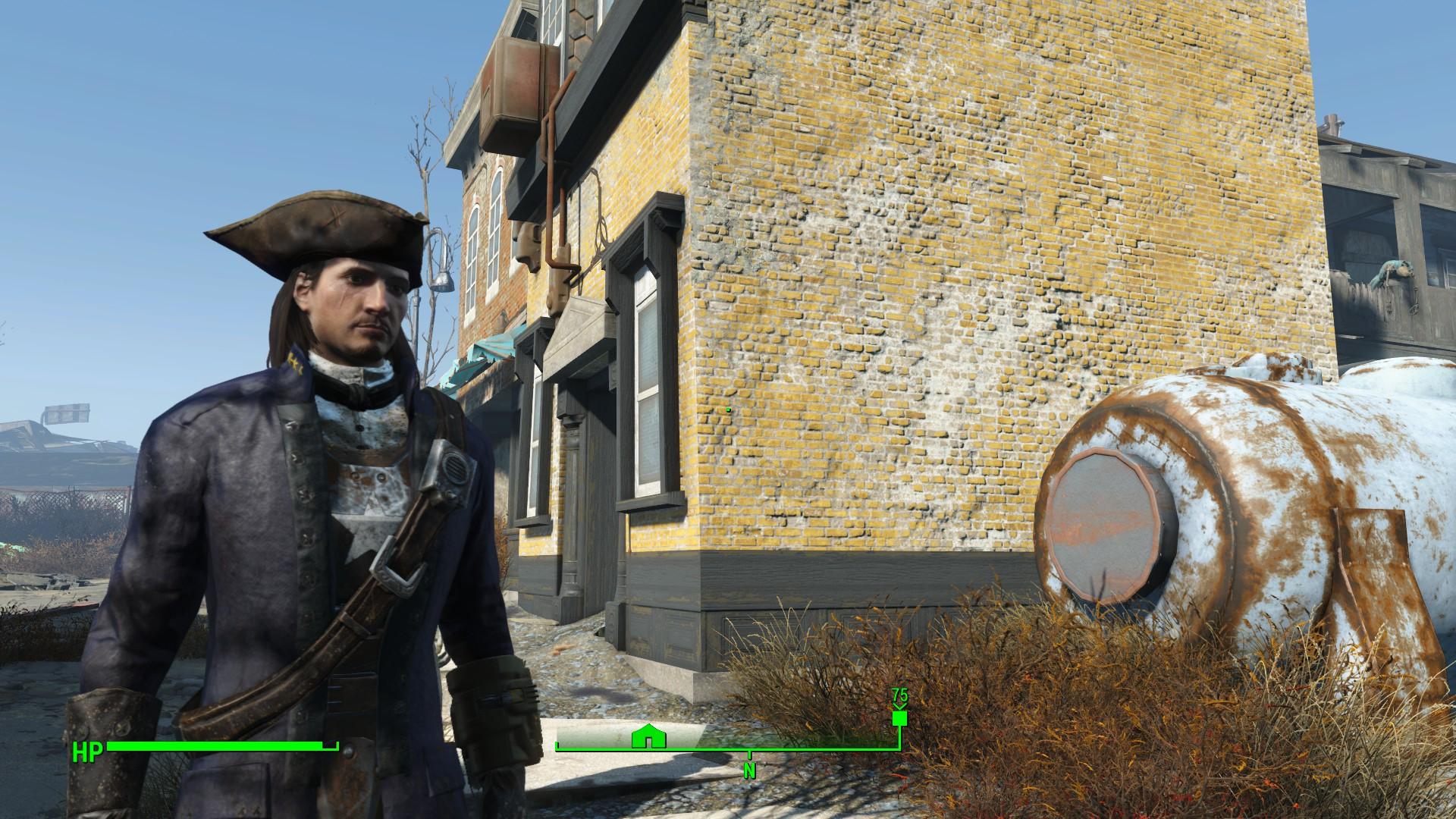Image resolution: width=1456 pixels, height=819 pixels.
Task: Select the square quest marker labeled 75
Action: (899, 719)
